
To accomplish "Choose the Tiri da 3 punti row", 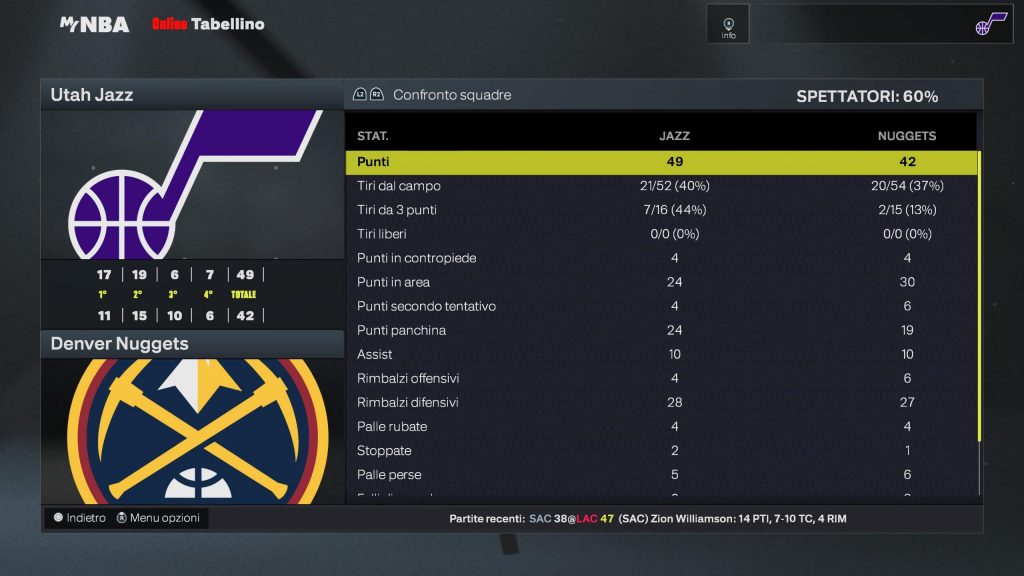I will 660,210.
